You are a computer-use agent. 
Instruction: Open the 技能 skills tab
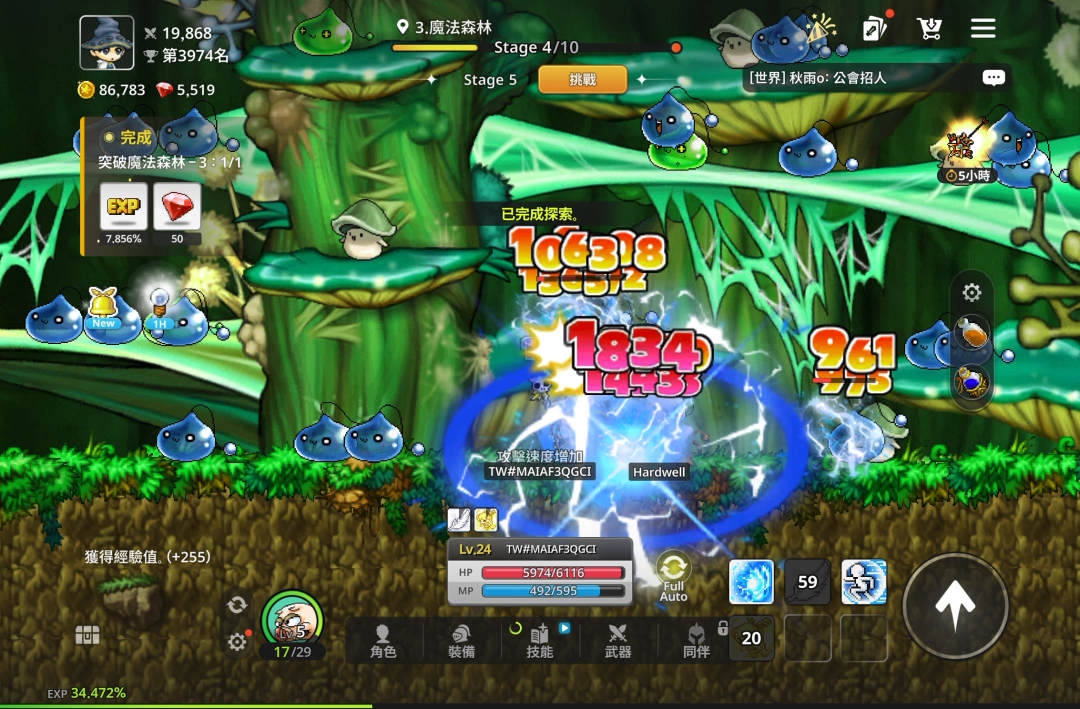[x=540, y=640]
